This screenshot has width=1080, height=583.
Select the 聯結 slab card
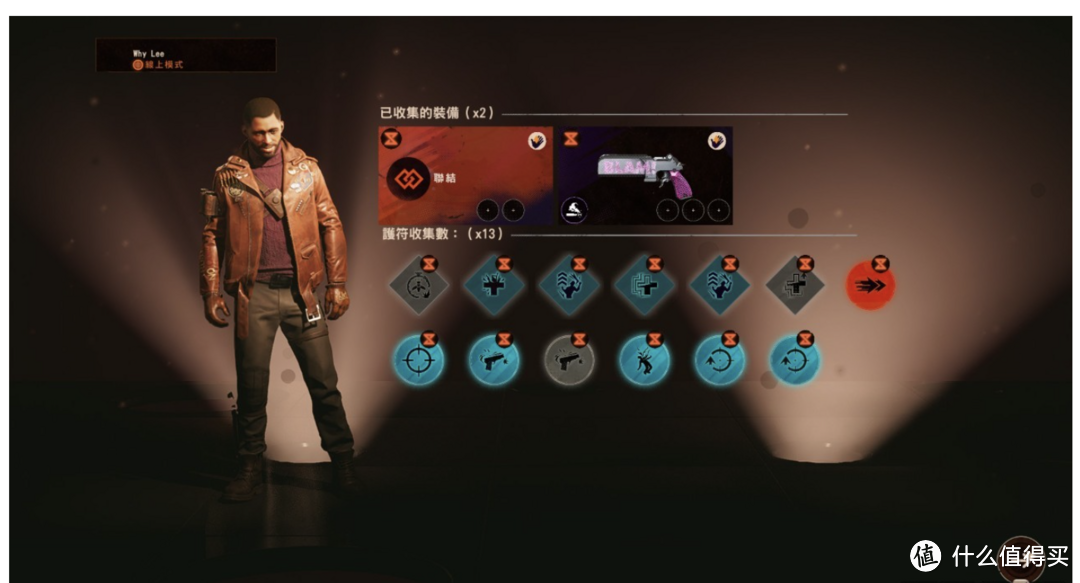point(465,176)
